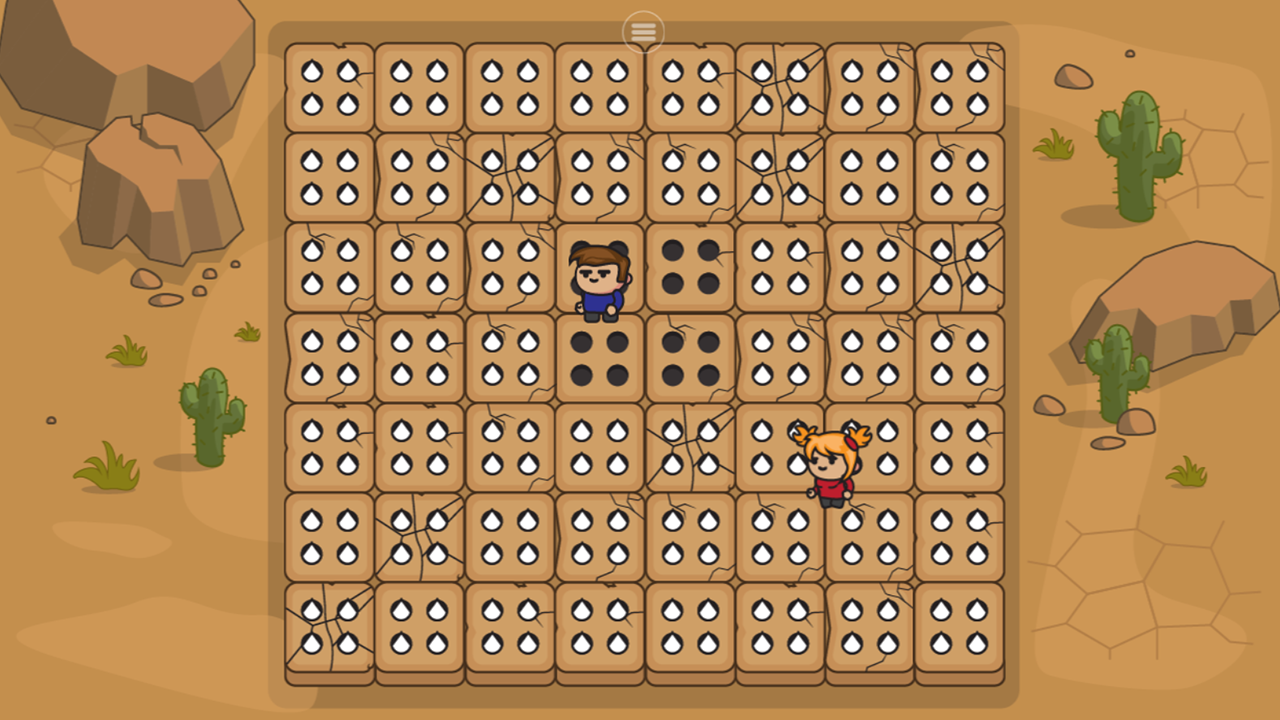This screenshot has height=720, width=1280.
Task: Click the dark-dotted cracker below the boy
Action: click(x=598, y=357)
